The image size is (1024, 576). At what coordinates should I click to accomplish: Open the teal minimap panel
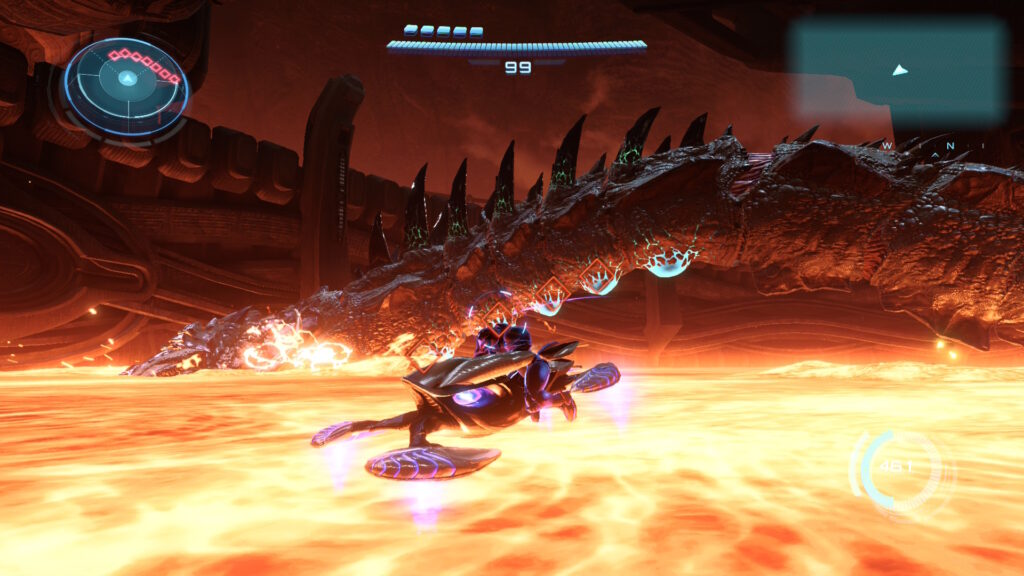896,70
